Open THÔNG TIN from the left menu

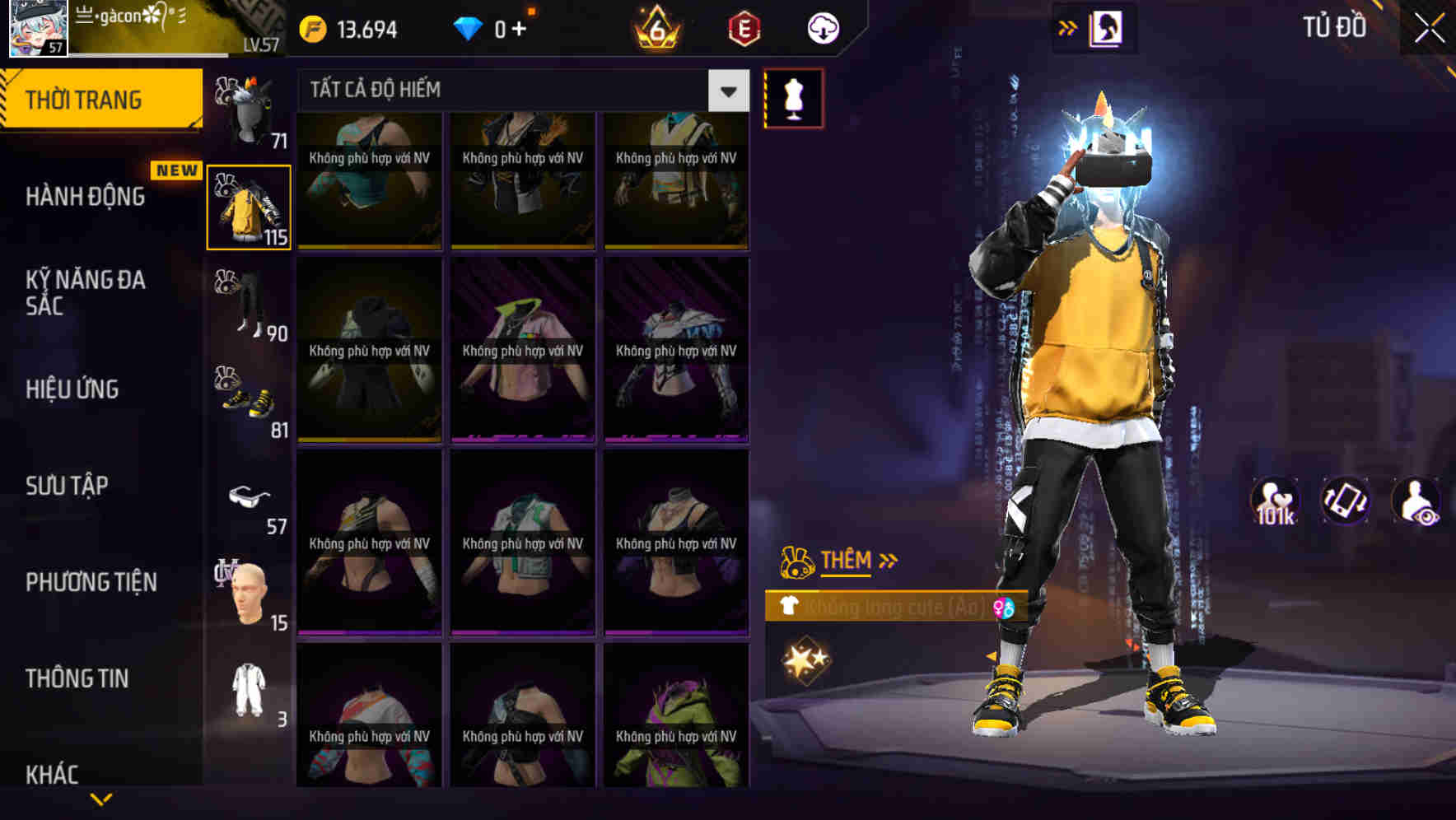[x=76, y=678]
